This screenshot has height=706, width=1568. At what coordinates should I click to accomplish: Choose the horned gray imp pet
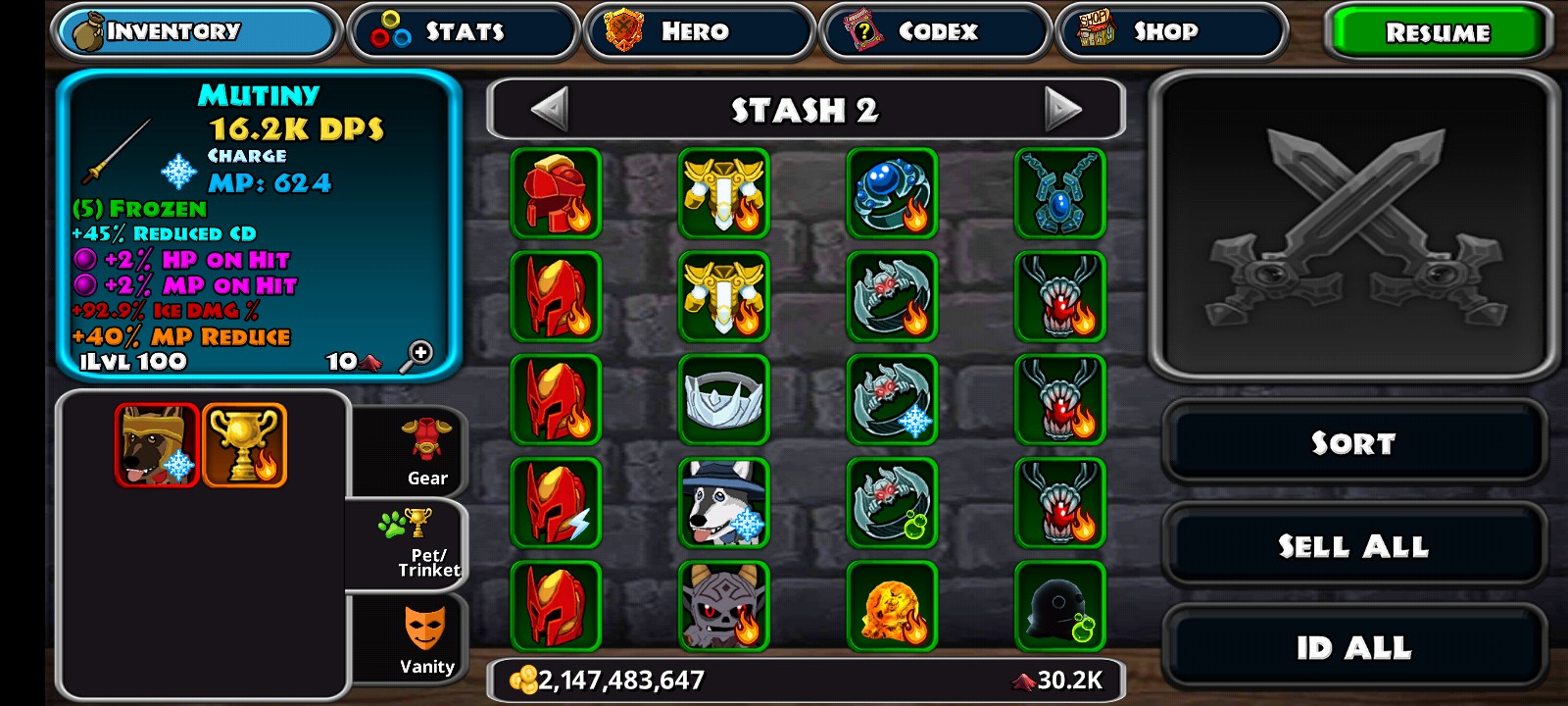723,606
